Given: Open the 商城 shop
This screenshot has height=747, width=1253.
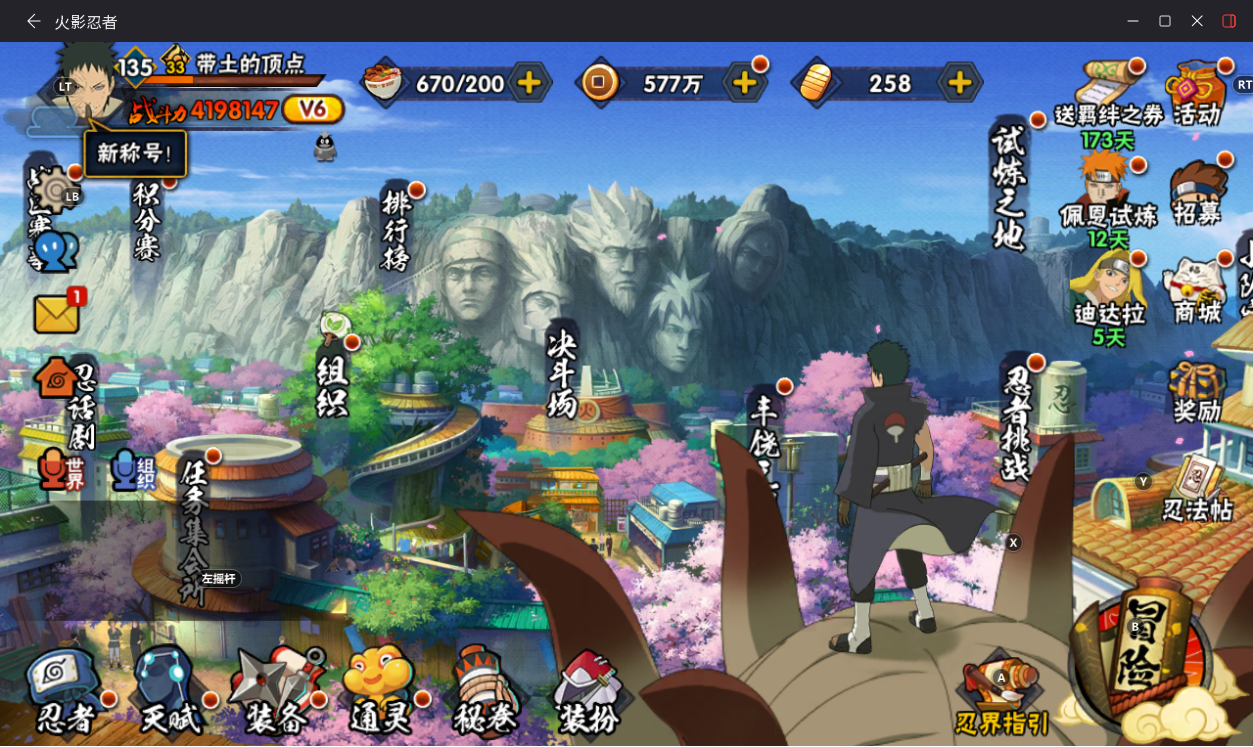Looking at the screenshot, I should (1197, 292).
